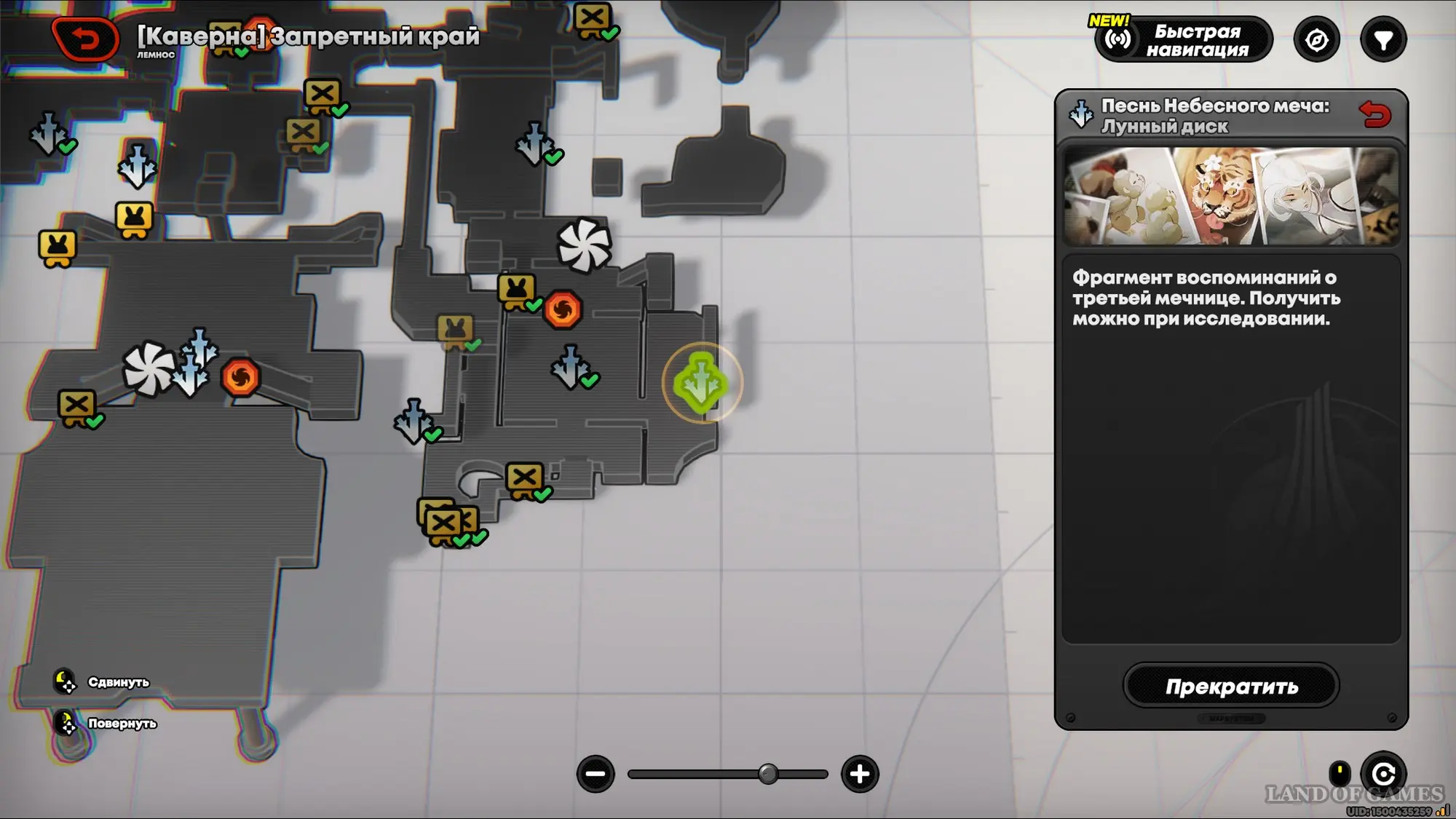Click the compass locate button
This screenshot has width=1456, height=819.
click(1316, 40)
